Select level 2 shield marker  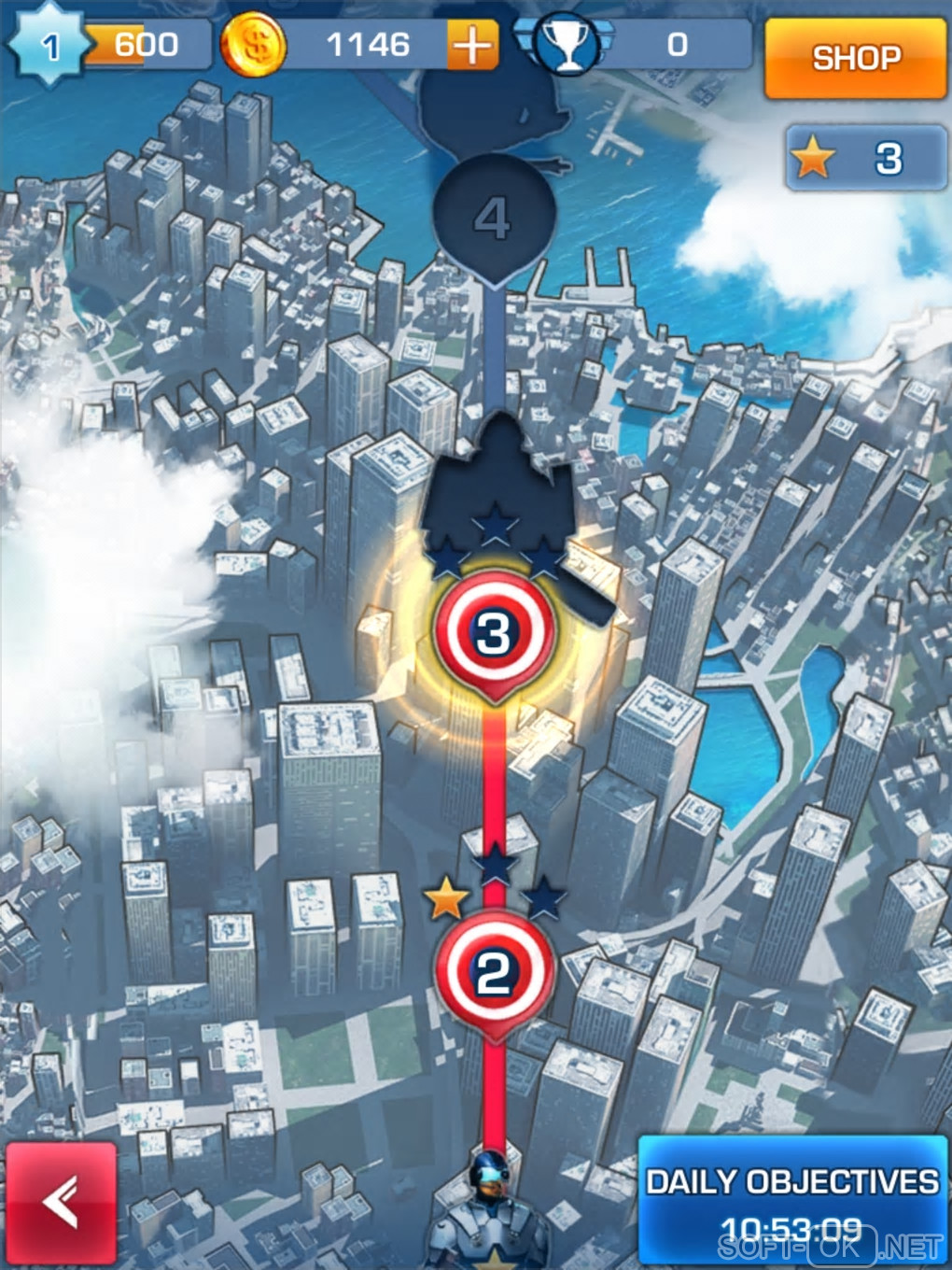click(x=494, y=973)
